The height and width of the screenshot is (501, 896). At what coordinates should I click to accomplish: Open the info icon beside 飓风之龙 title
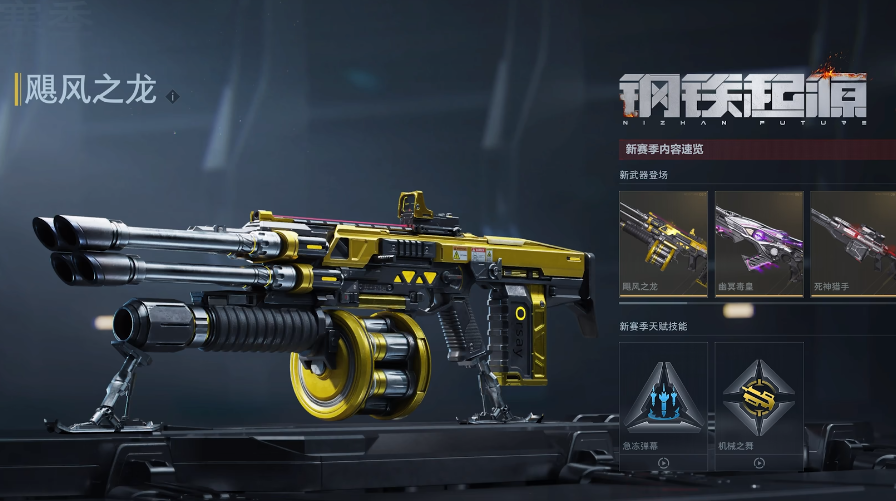pos(173,96)
